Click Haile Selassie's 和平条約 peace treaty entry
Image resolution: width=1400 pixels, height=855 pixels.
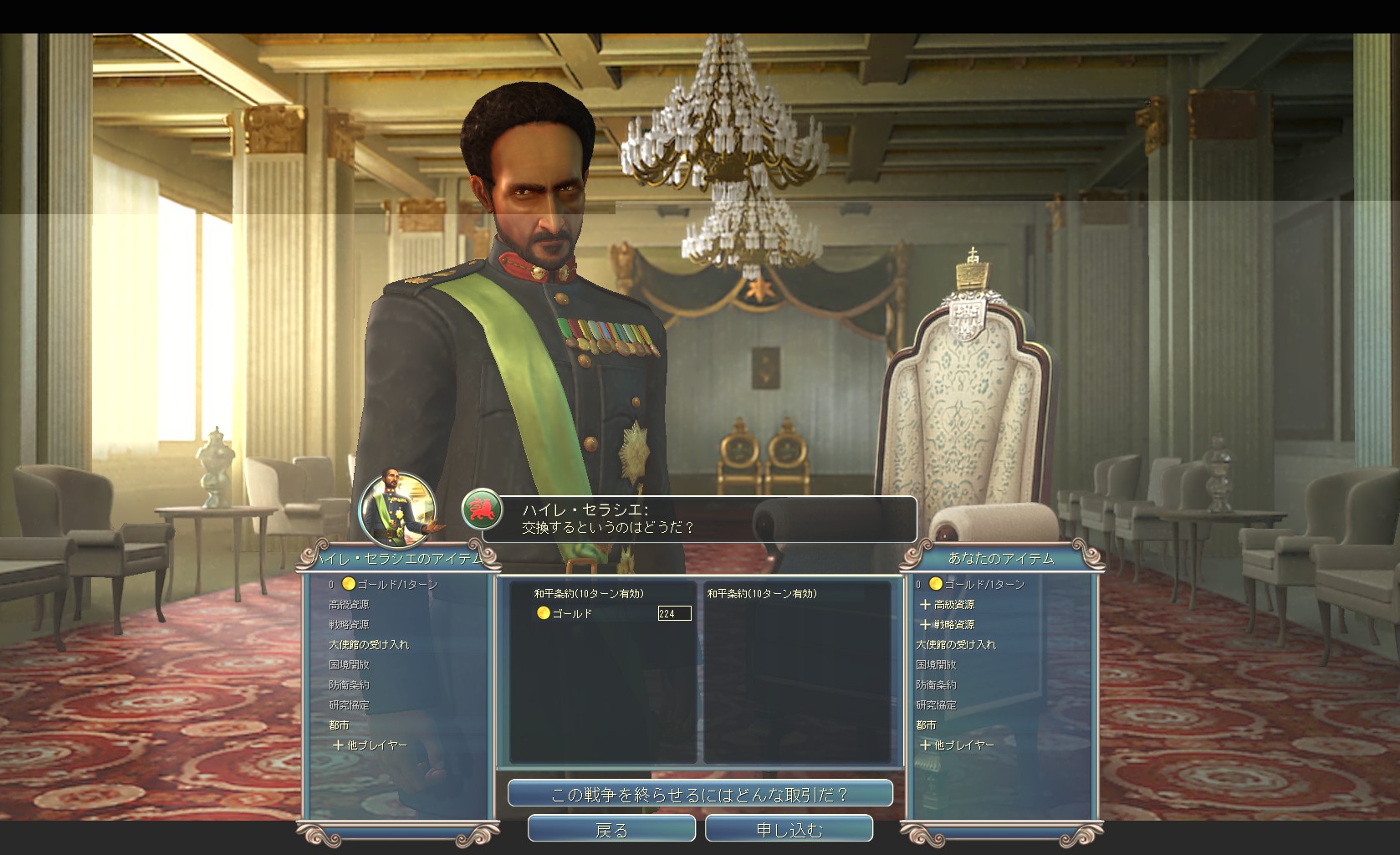coord(589,593)
